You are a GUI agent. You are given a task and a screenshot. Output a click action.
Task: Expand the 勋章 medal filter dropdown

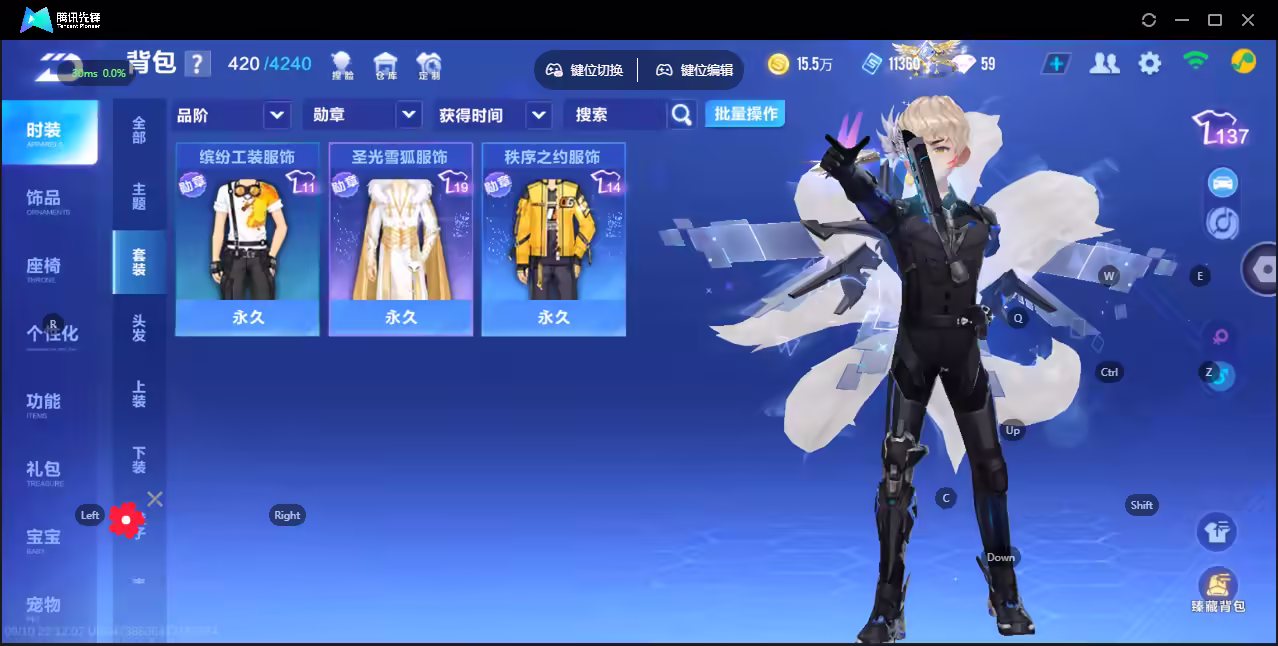[363, 115]
